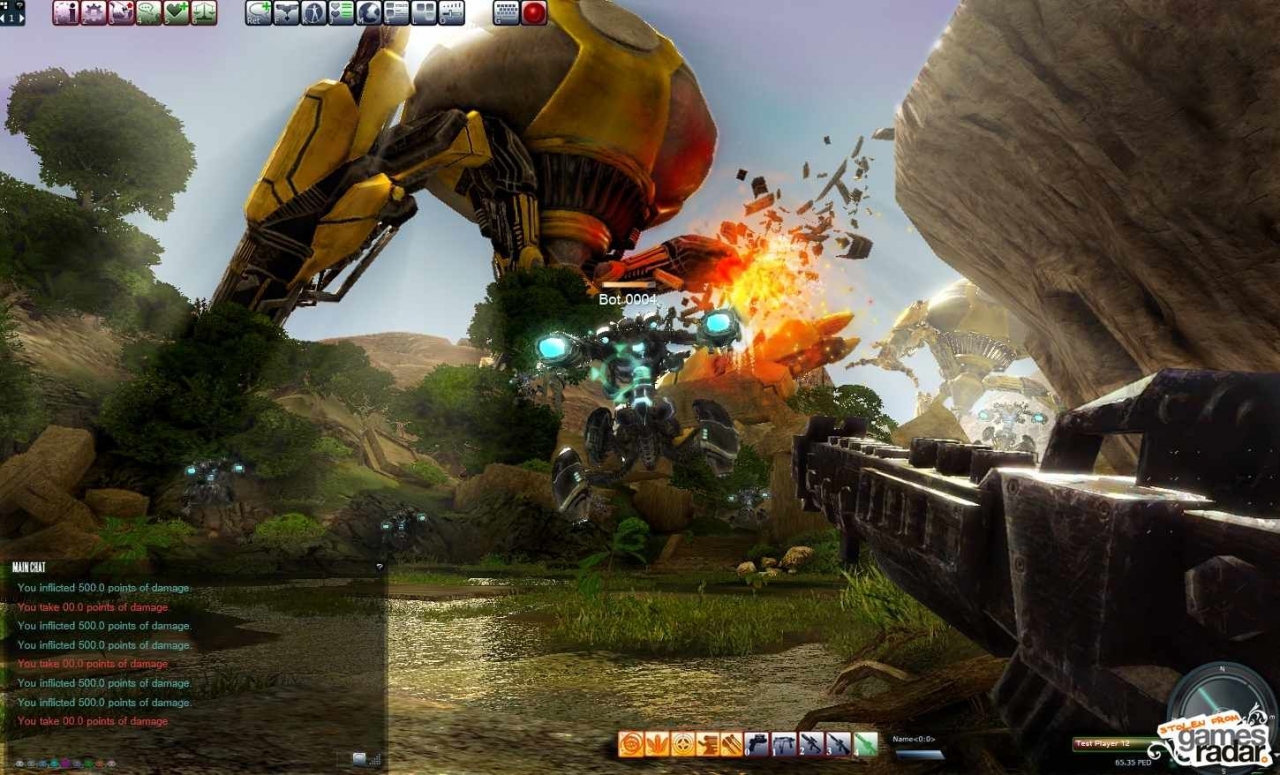
Task: Open the slider settings icon
Action: pyautogui.click(x=452, y=13)
